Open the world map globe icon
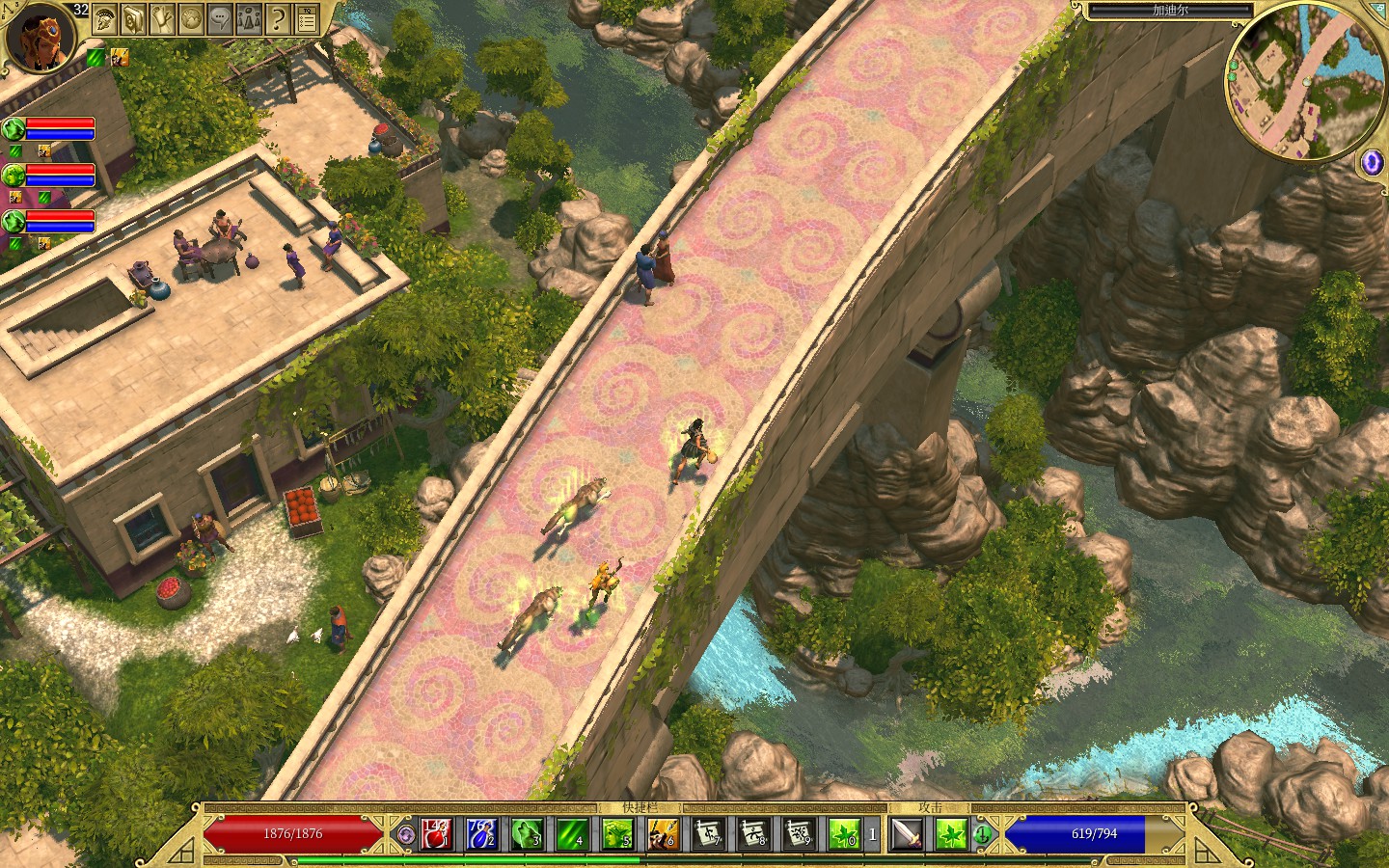 click(x=191, y=17)
